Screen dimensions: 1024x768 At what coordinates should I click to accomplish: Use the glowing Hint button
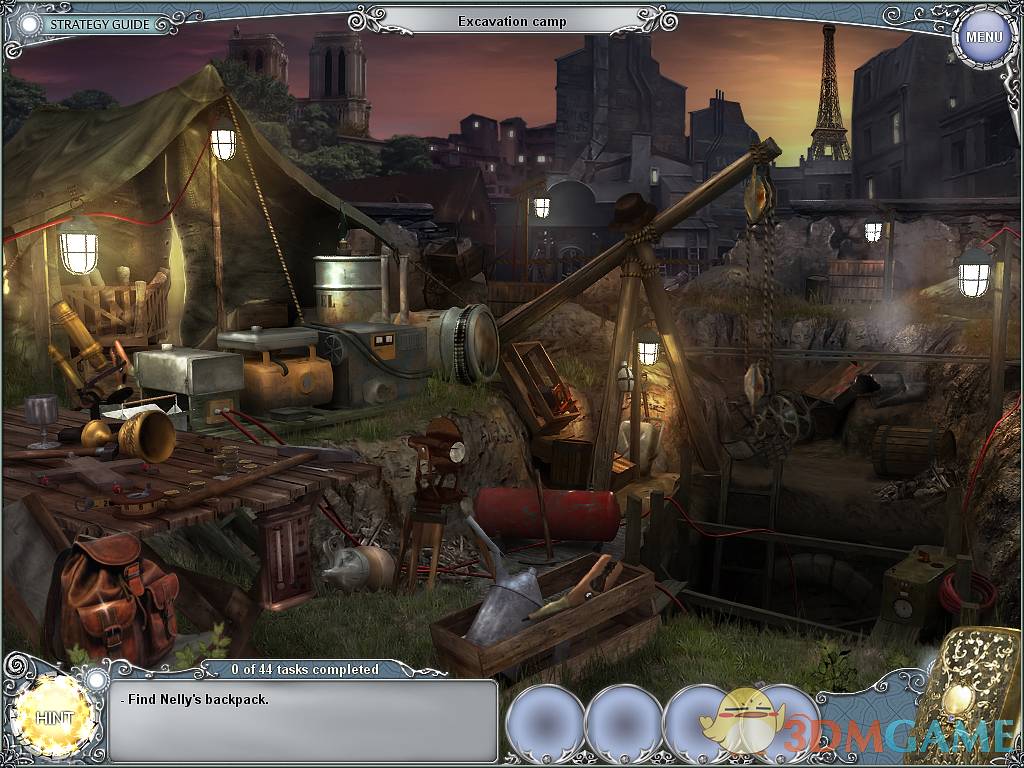tap(53, 717)
